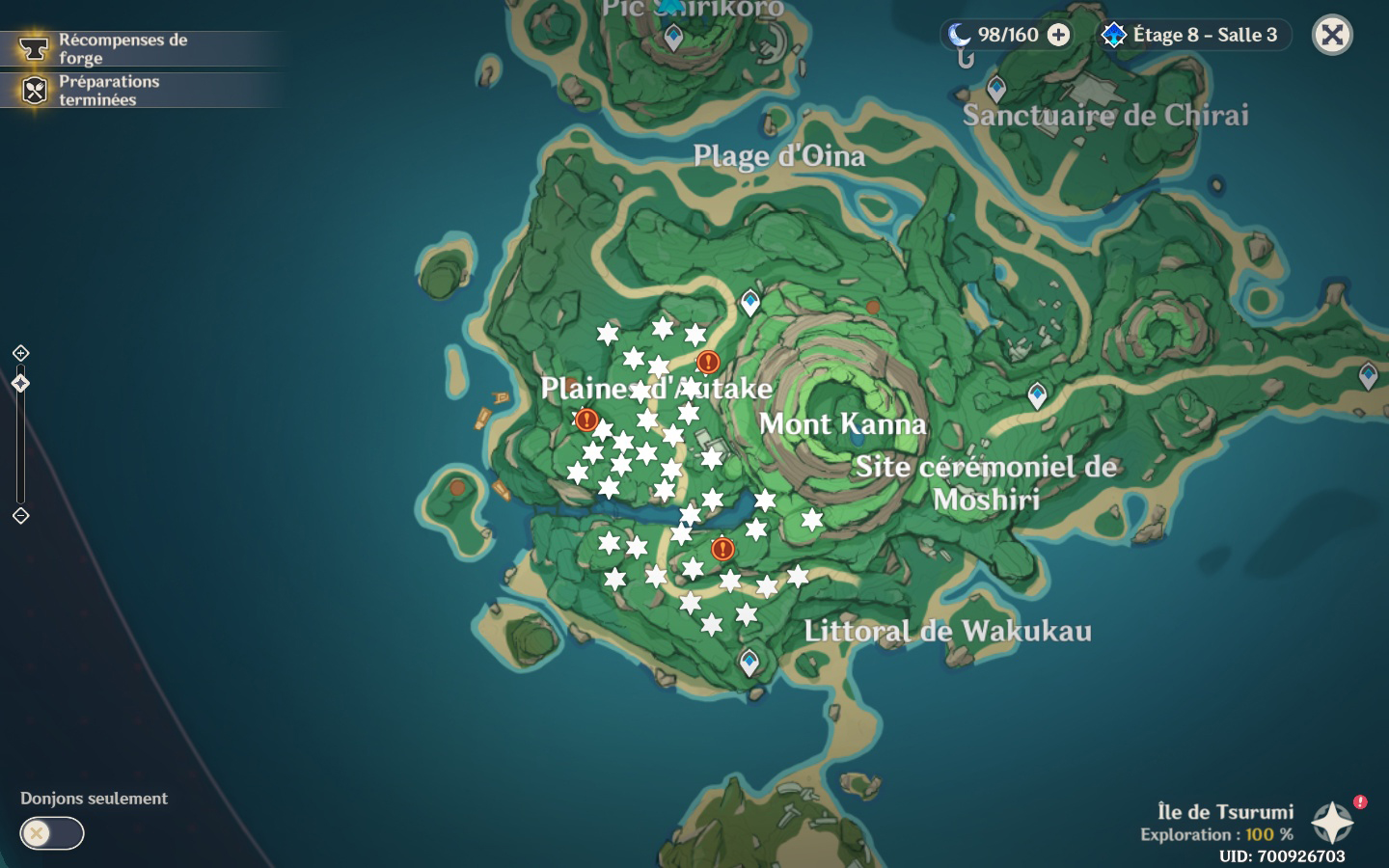
Task: Open the Préparations terminées notification
Action: coord(108,90)
